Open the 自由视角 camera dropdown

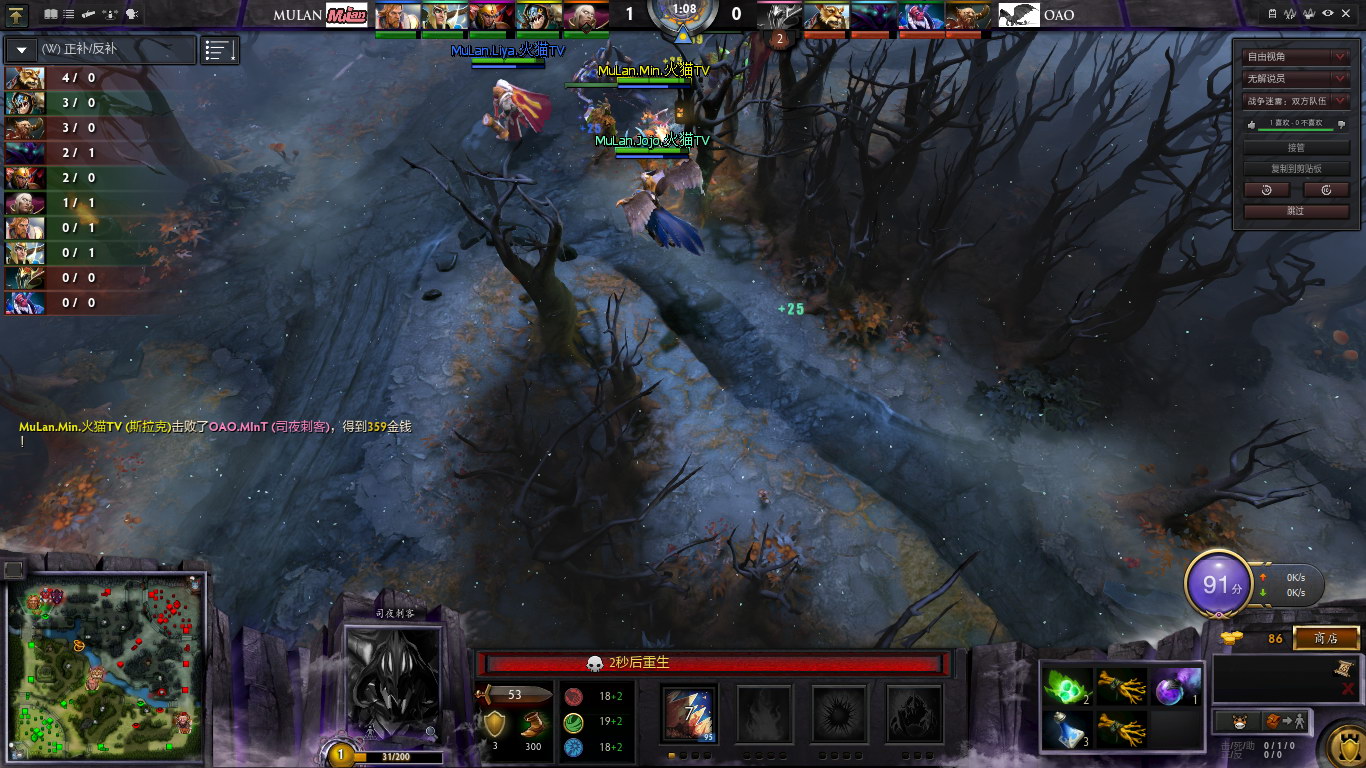pyautogui.click(x=1296, y=57)
